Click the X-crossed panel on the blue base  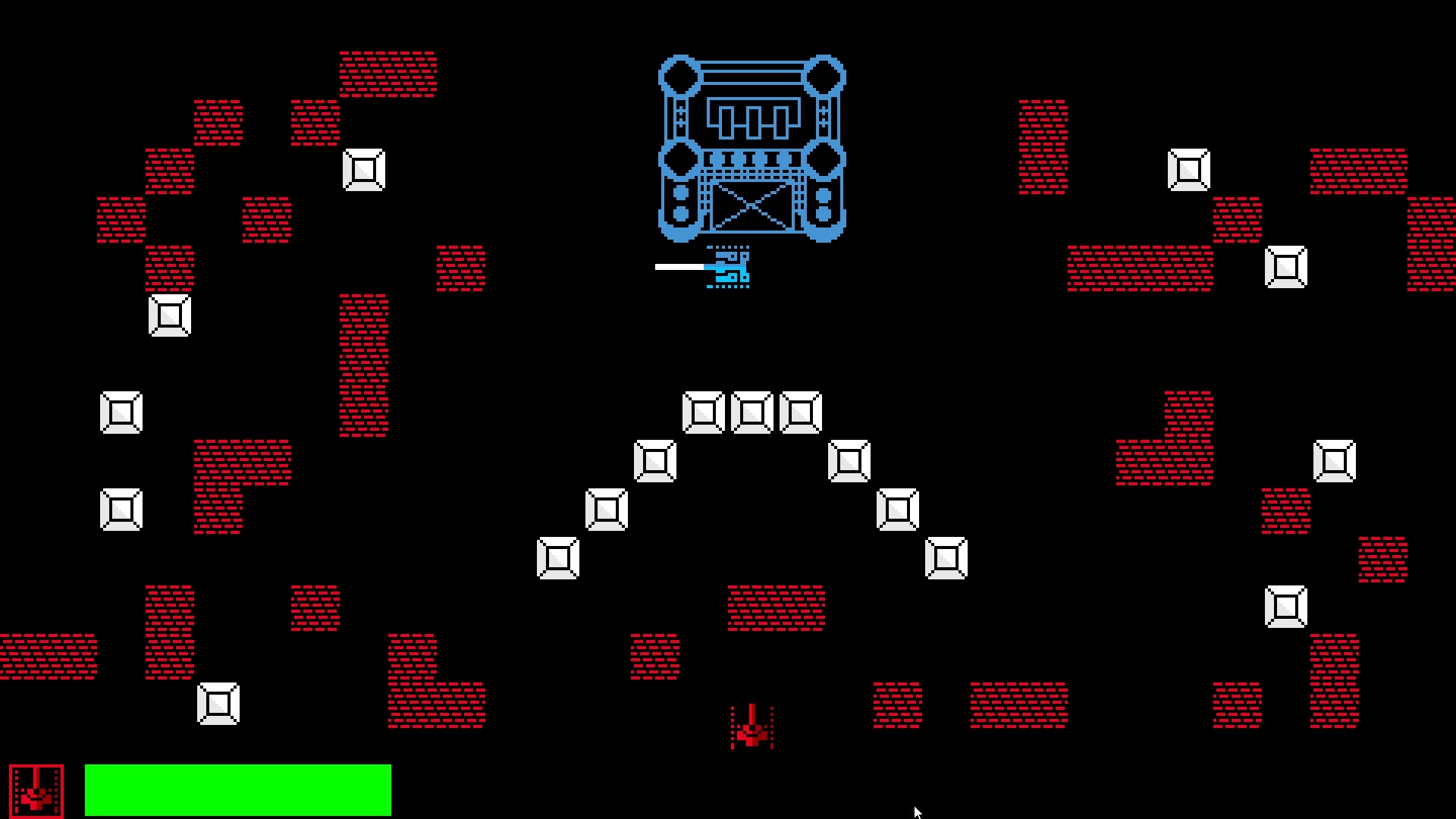pyautogui.click(x=751, y=205)
